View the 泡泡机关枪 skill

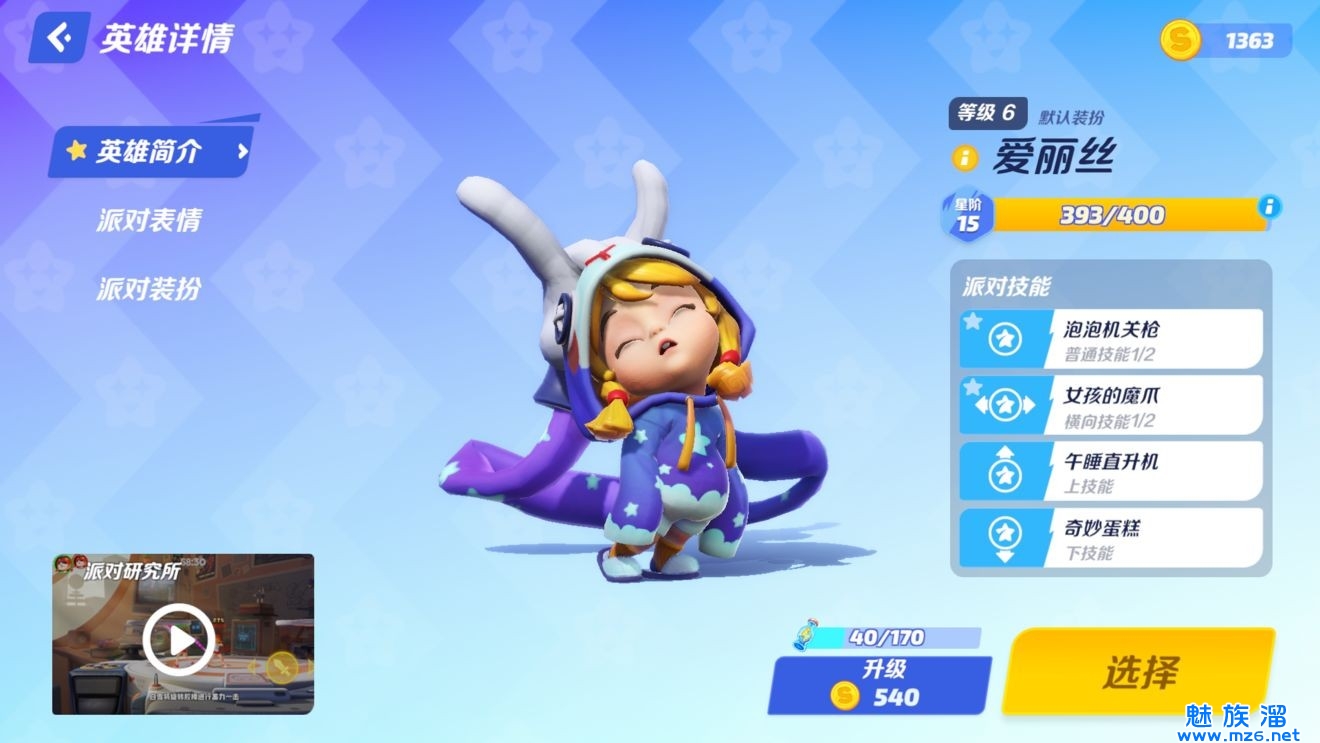pyautogui.click(x=1111, y=339)
